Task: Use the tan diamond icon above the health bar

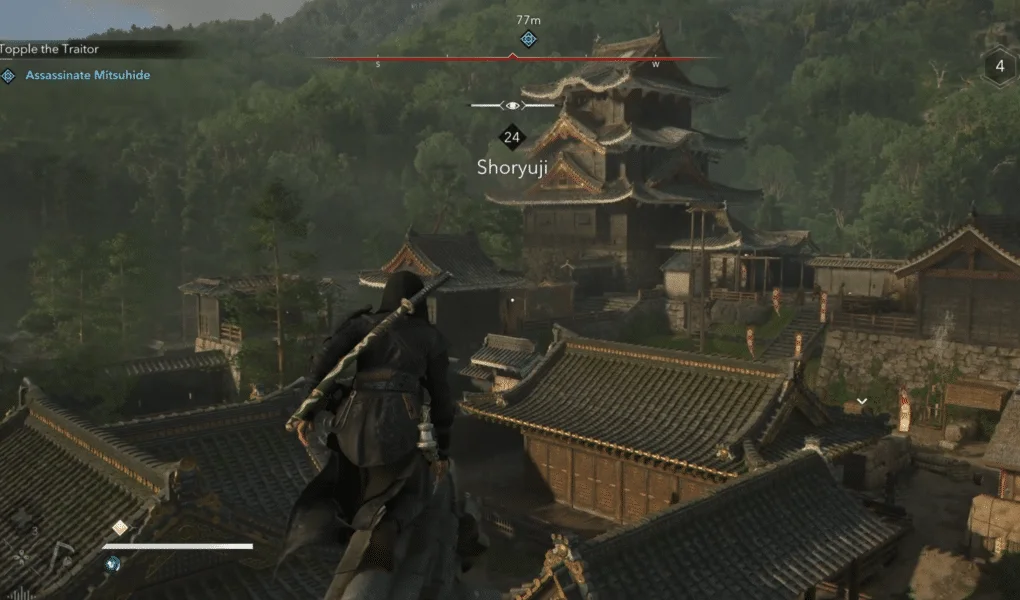Action: [120, 528]
